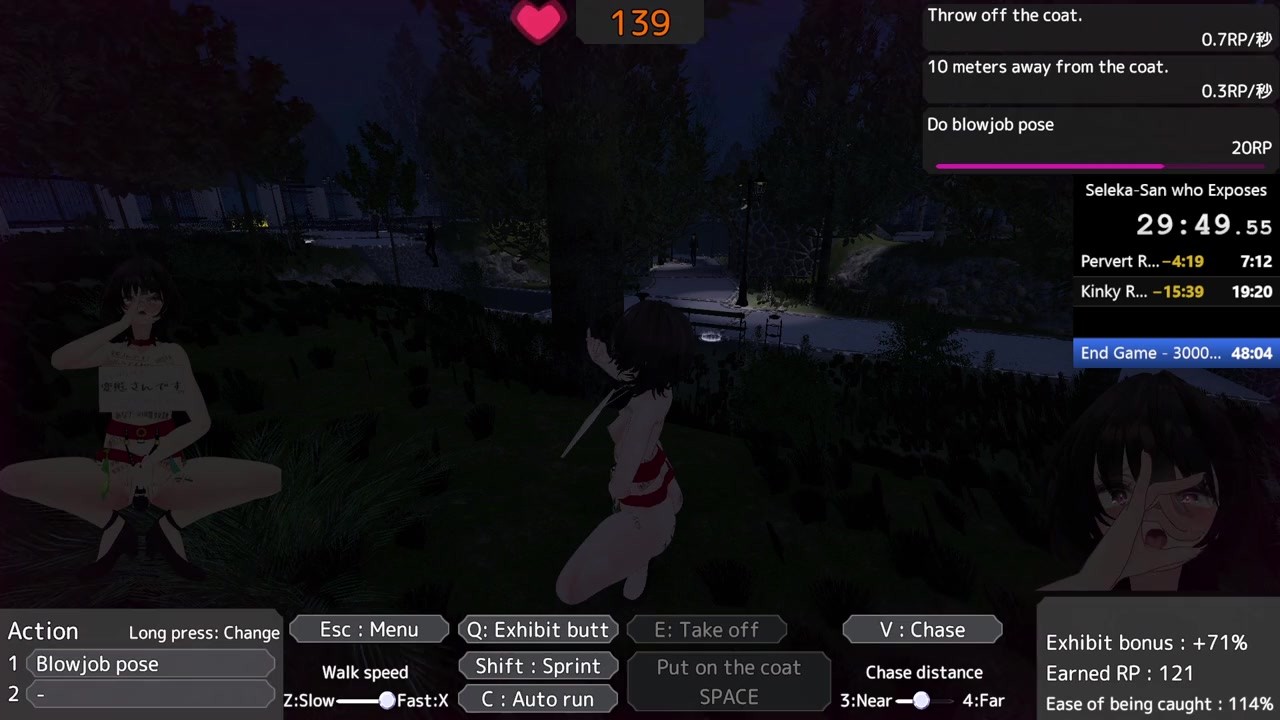
Task: Click the End Game split row
Action: coord(1176,353)
